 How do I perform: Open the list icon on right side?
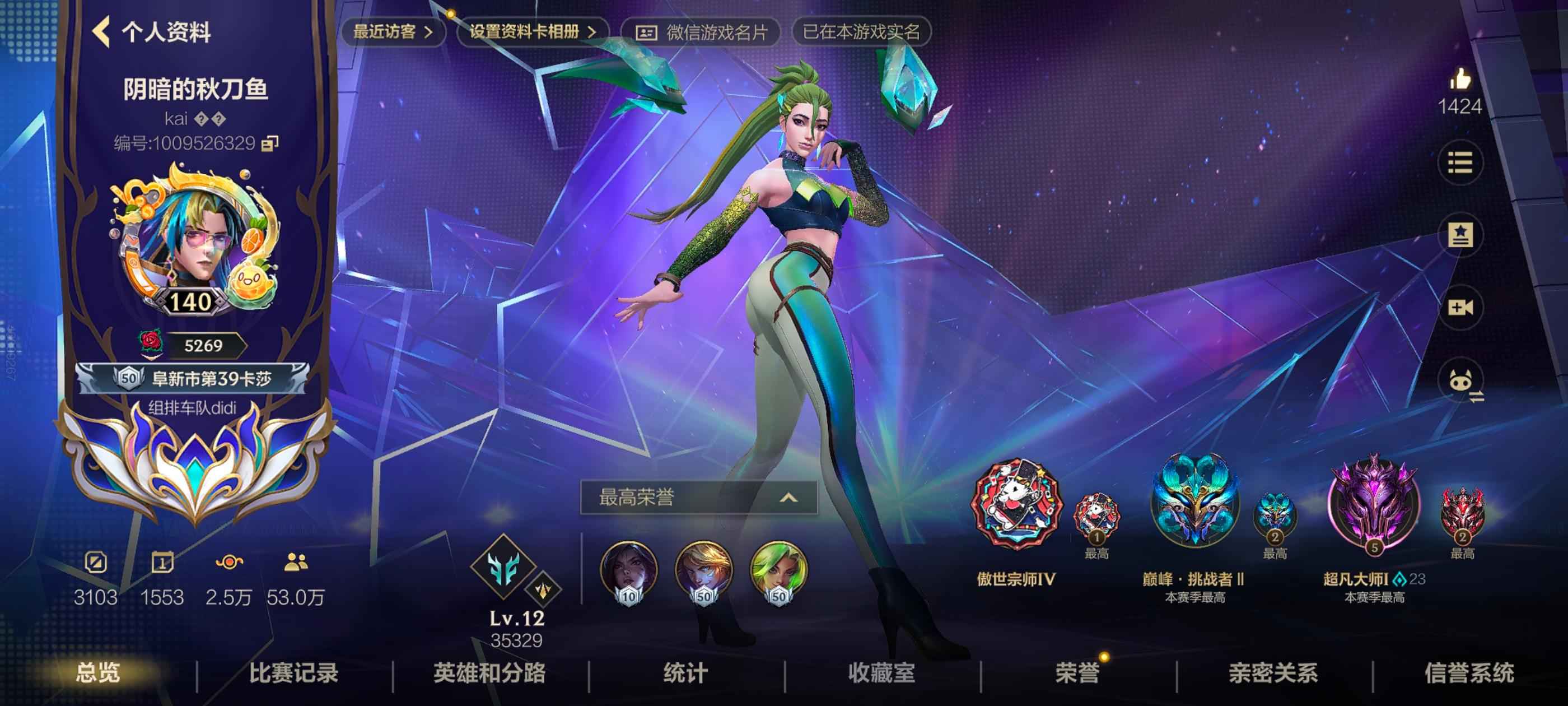click(x=1460, y=162)
